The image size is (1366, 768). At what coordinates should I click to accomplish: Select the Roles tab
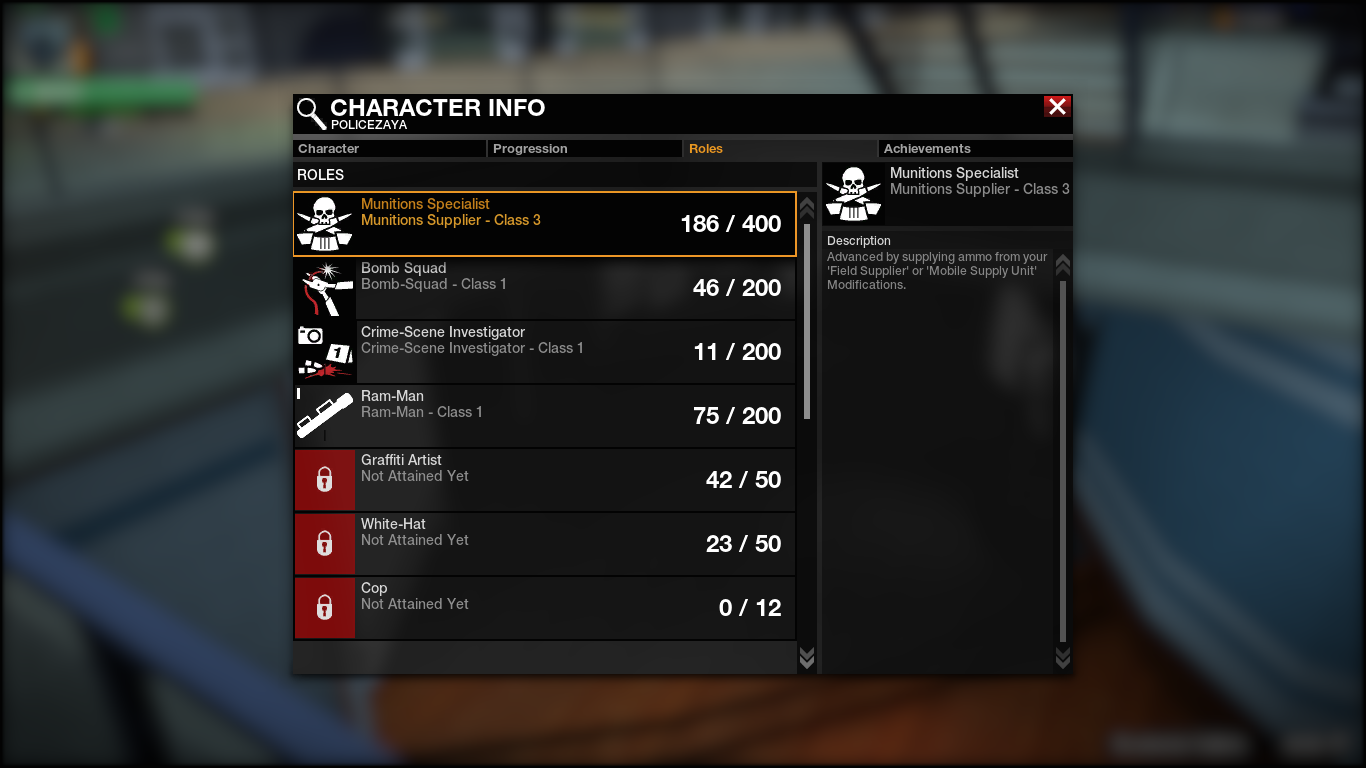779,149
